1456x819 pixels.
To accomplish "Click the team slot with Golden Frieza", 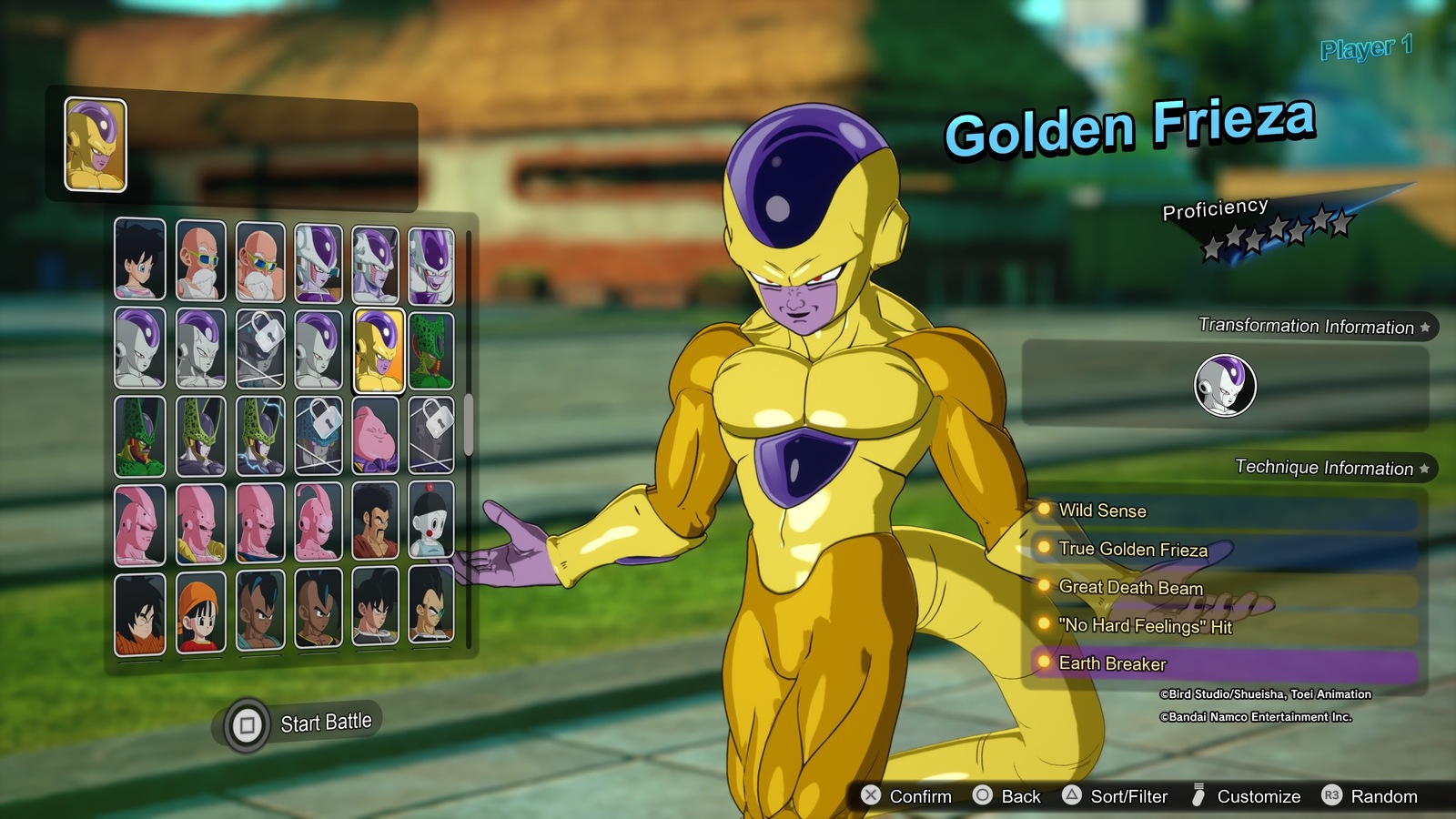I will [96, 145].
